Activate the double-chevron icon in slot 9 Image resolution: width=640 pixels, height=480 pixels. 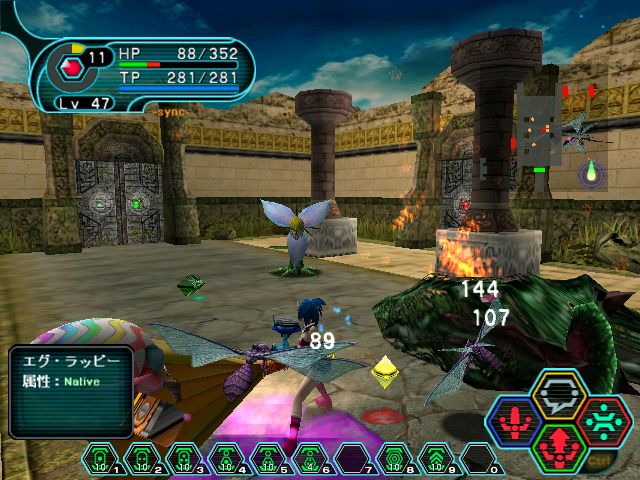click(435, 458)
